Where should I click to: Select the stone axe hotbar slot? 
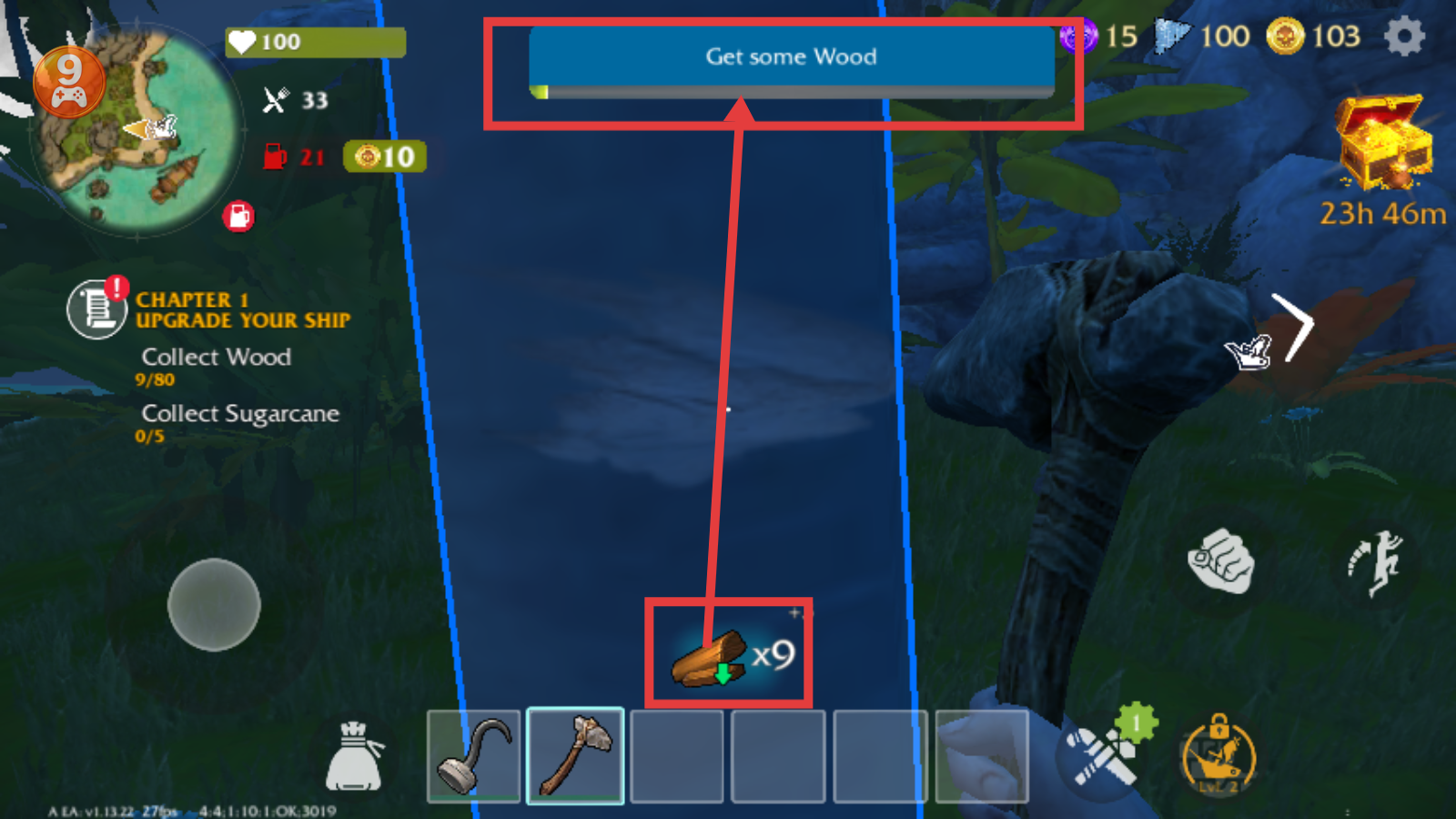click(x=575, y=756)
